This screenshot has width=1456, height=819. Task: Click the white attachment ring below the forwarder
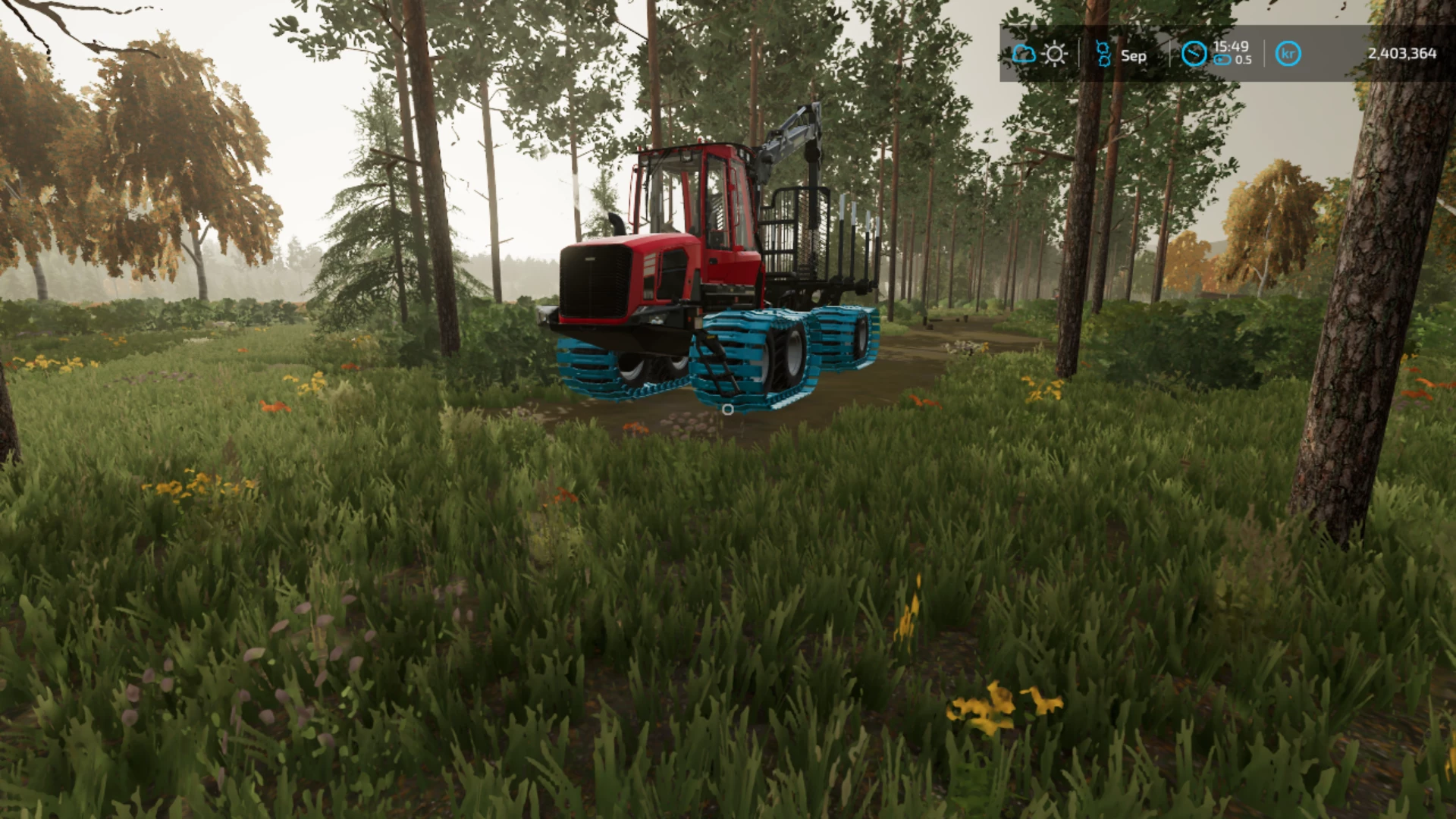point(726,410)
